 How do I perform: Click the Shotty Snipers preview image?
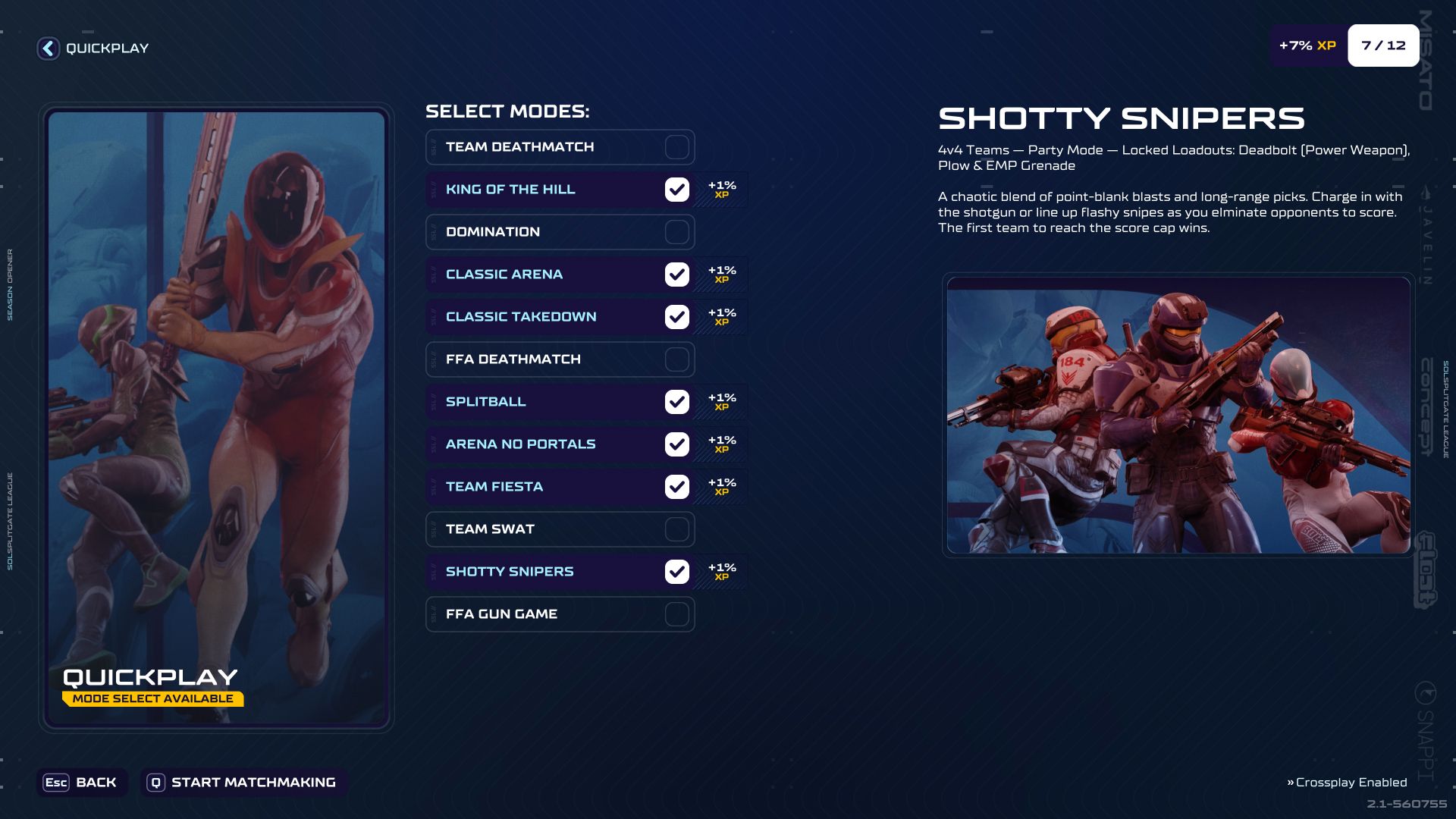[x=1178, y=415]
